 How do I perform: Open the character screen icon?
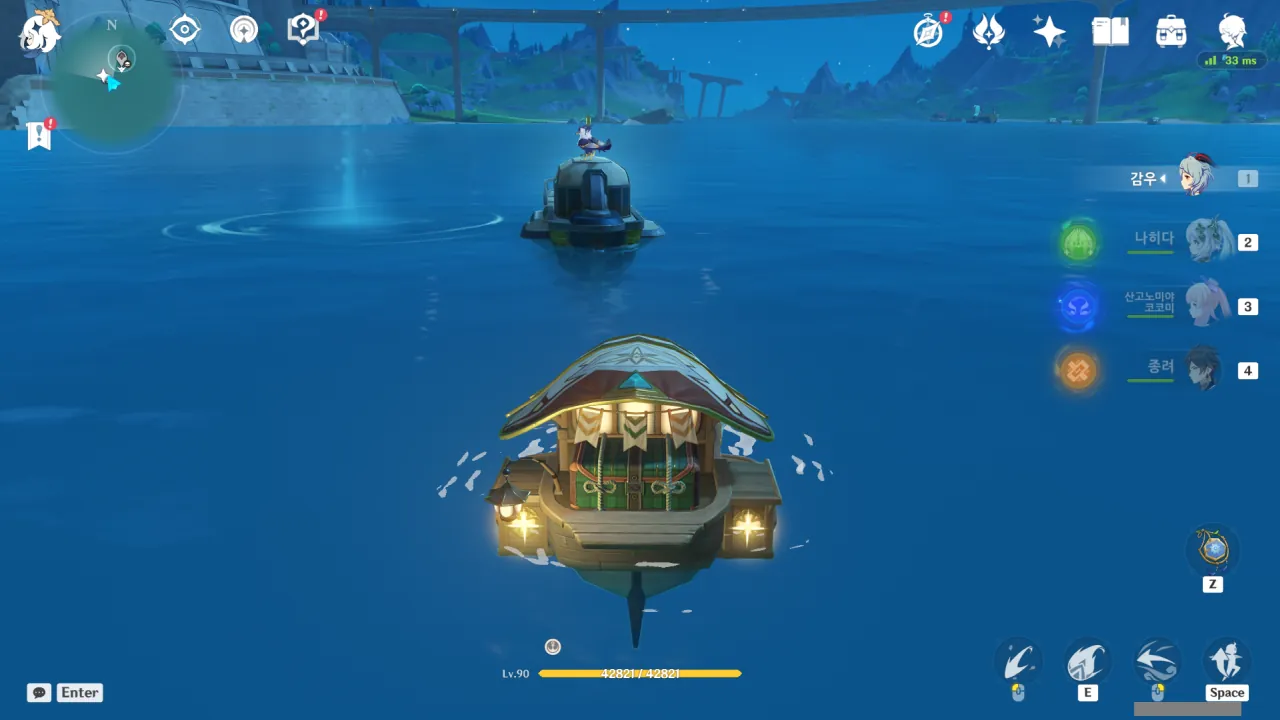1232,32
